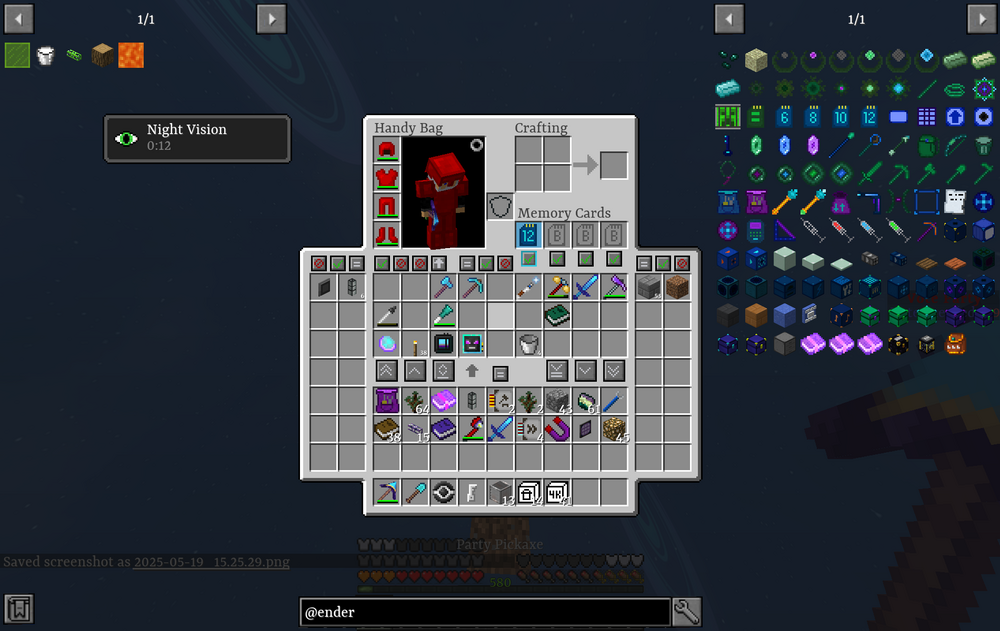
Task: Select the eye item in hotbar
Action: point(443,492)
